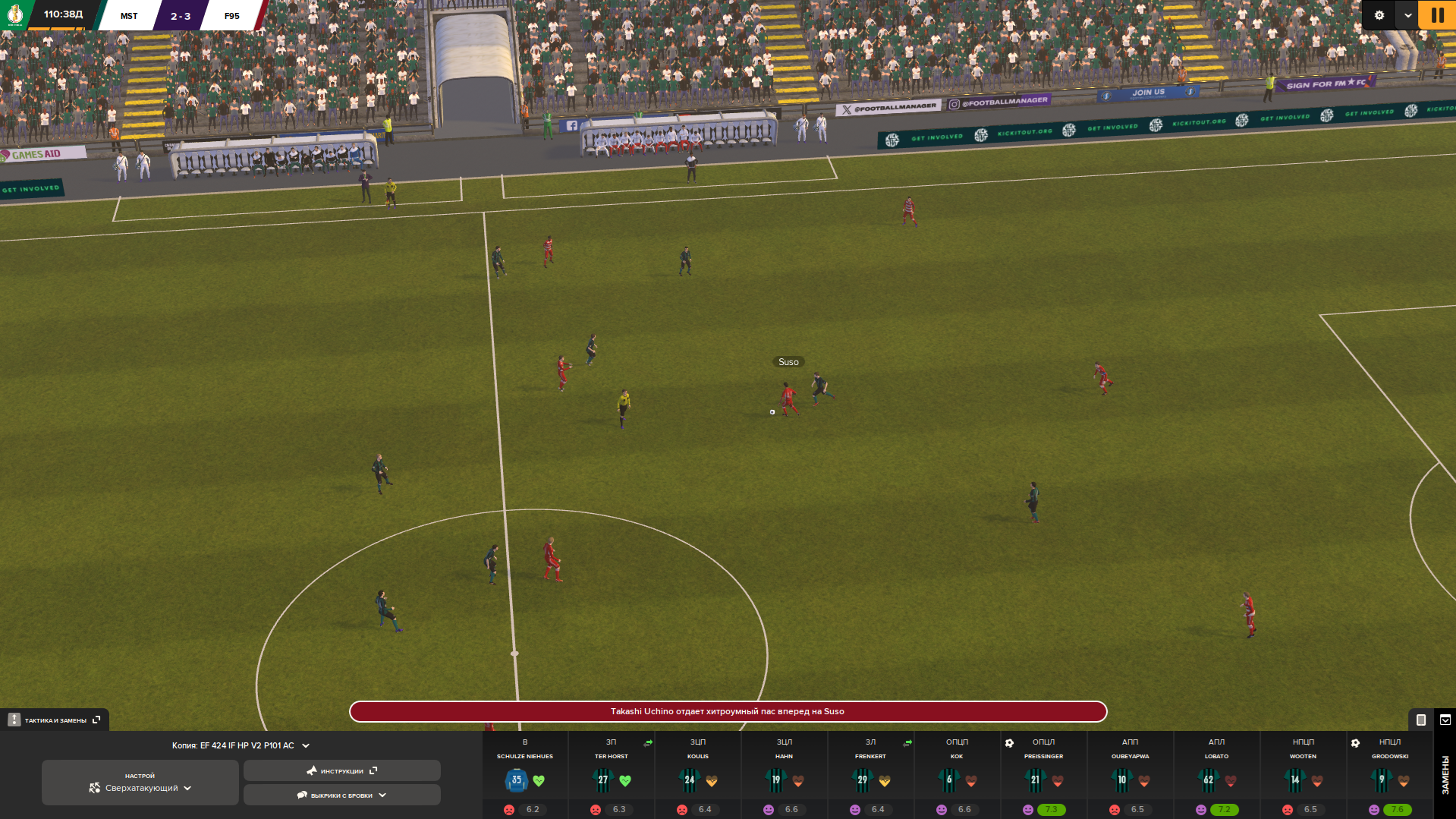Pause the match with the orange button
This screenshot has width=1456, height=819.
[1437, 15]
